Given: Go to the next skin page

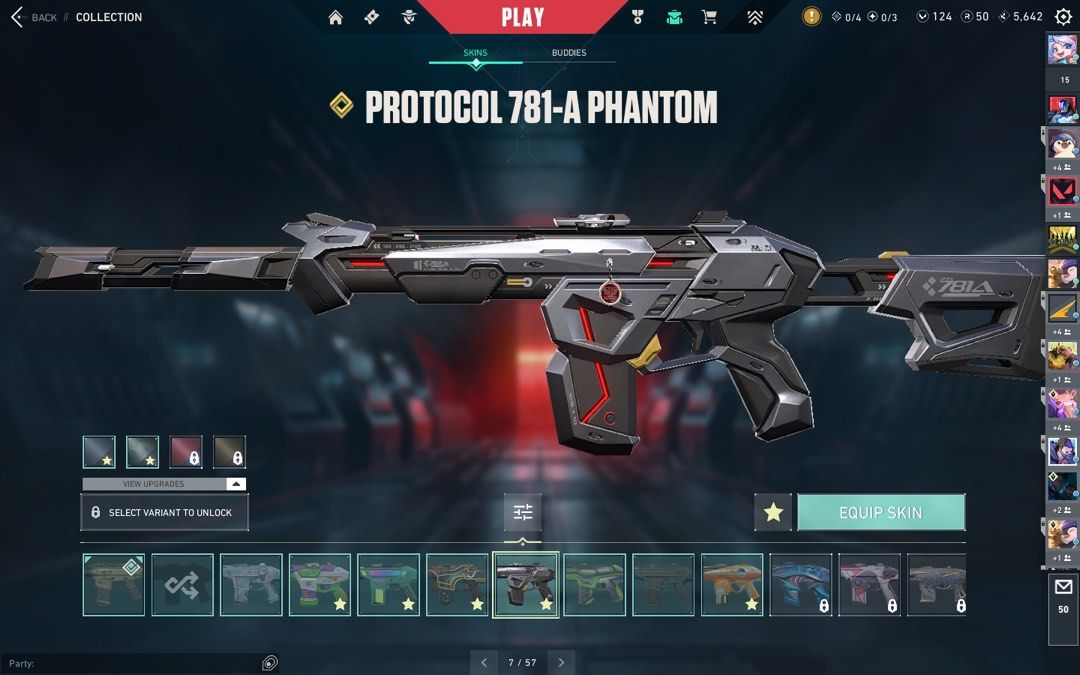Looking at the screenshot, I should pos(561,662).
